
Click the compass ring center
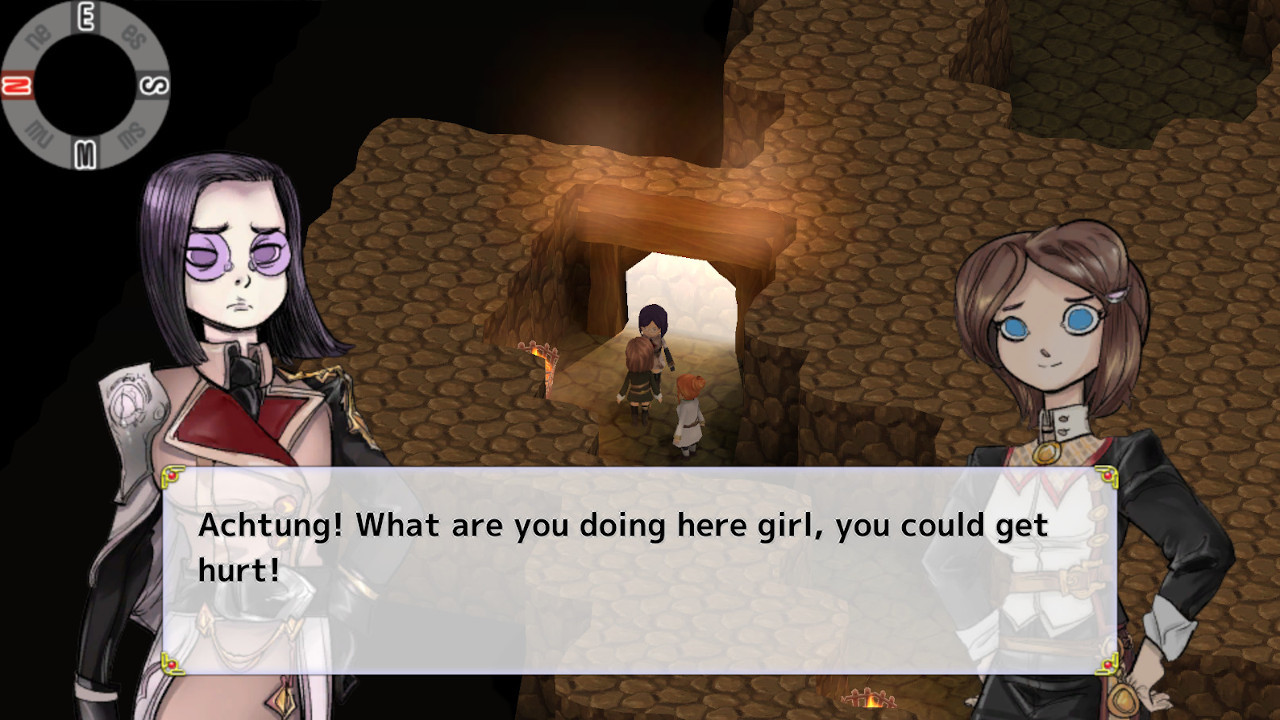[86, 85]
